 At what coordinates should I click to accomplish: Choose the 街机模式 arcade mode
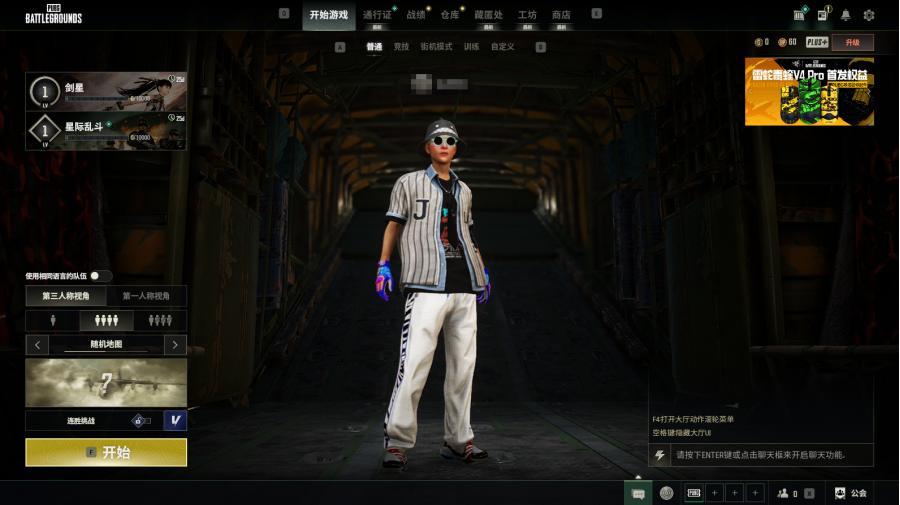(436, 47)
